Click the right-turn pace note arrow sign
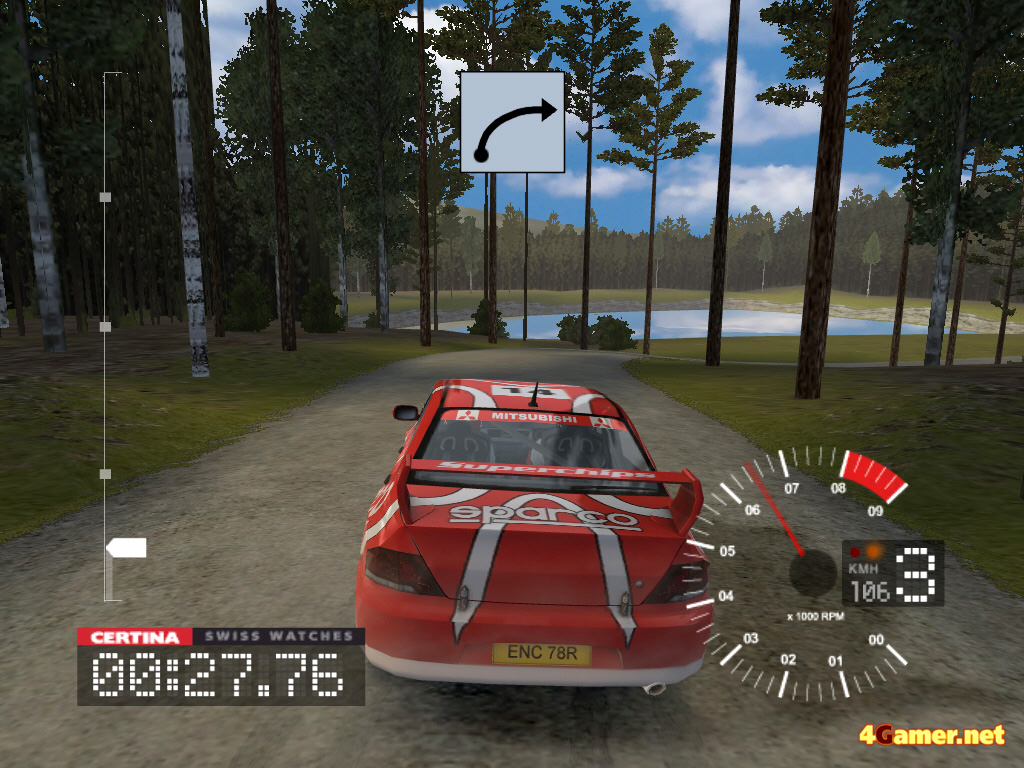 click(x=512, y=122)
